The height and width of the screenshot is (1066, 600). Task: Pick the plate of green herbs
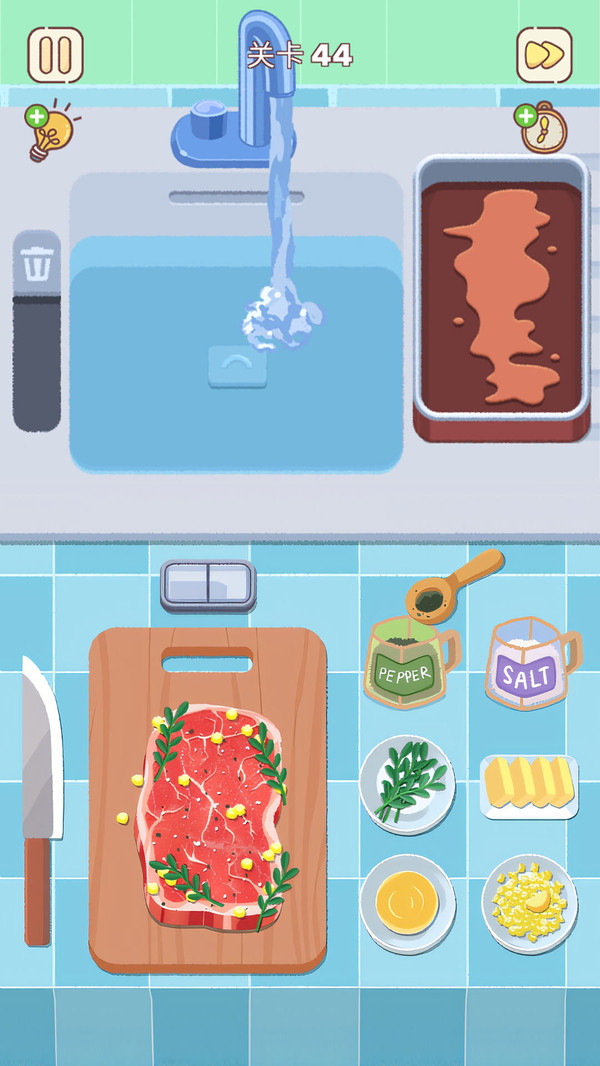(x=407, y=785)
